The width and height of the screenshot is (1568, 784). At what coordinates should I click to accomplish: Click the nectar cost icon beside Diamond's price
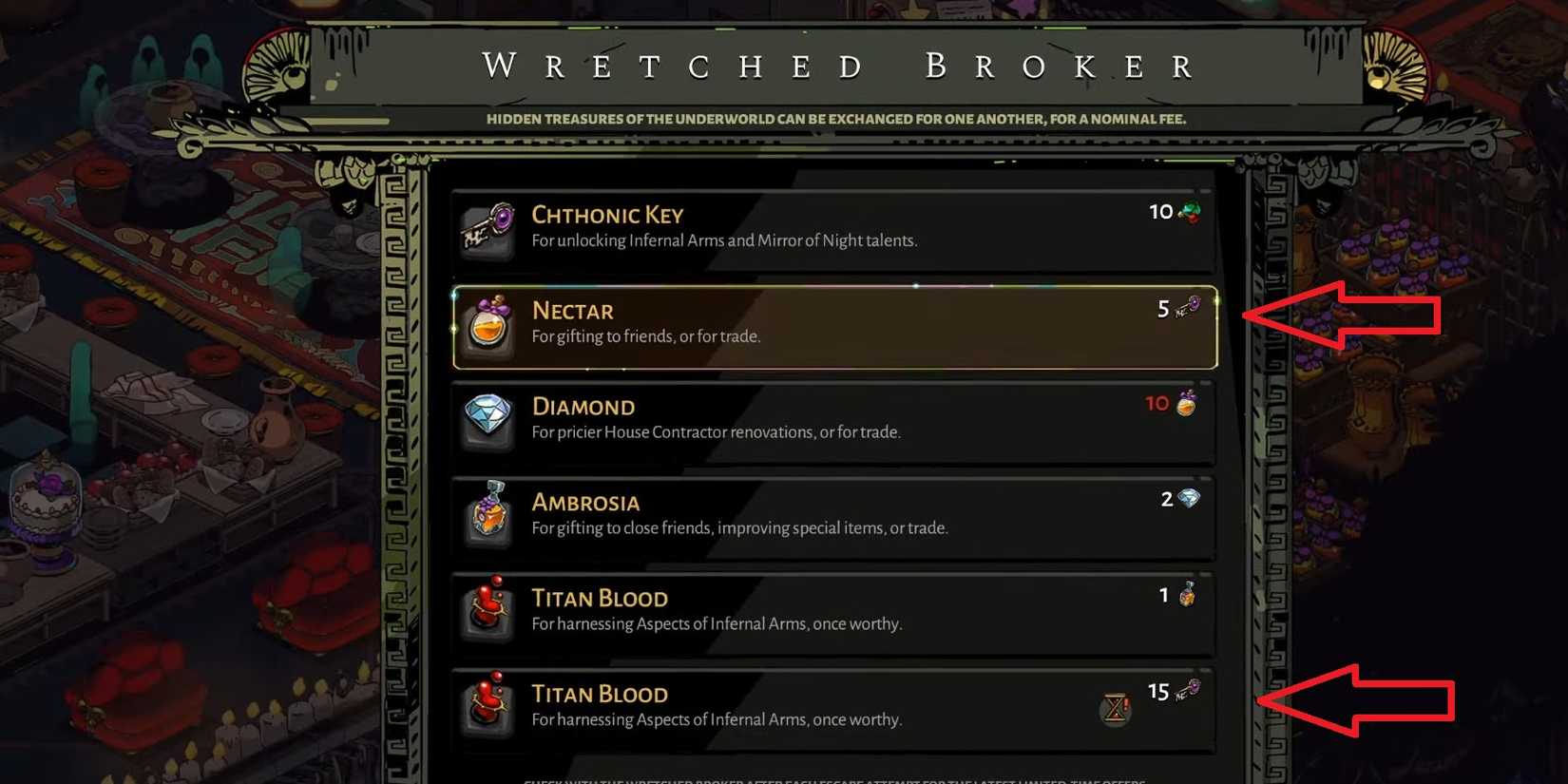[1186, 403]
